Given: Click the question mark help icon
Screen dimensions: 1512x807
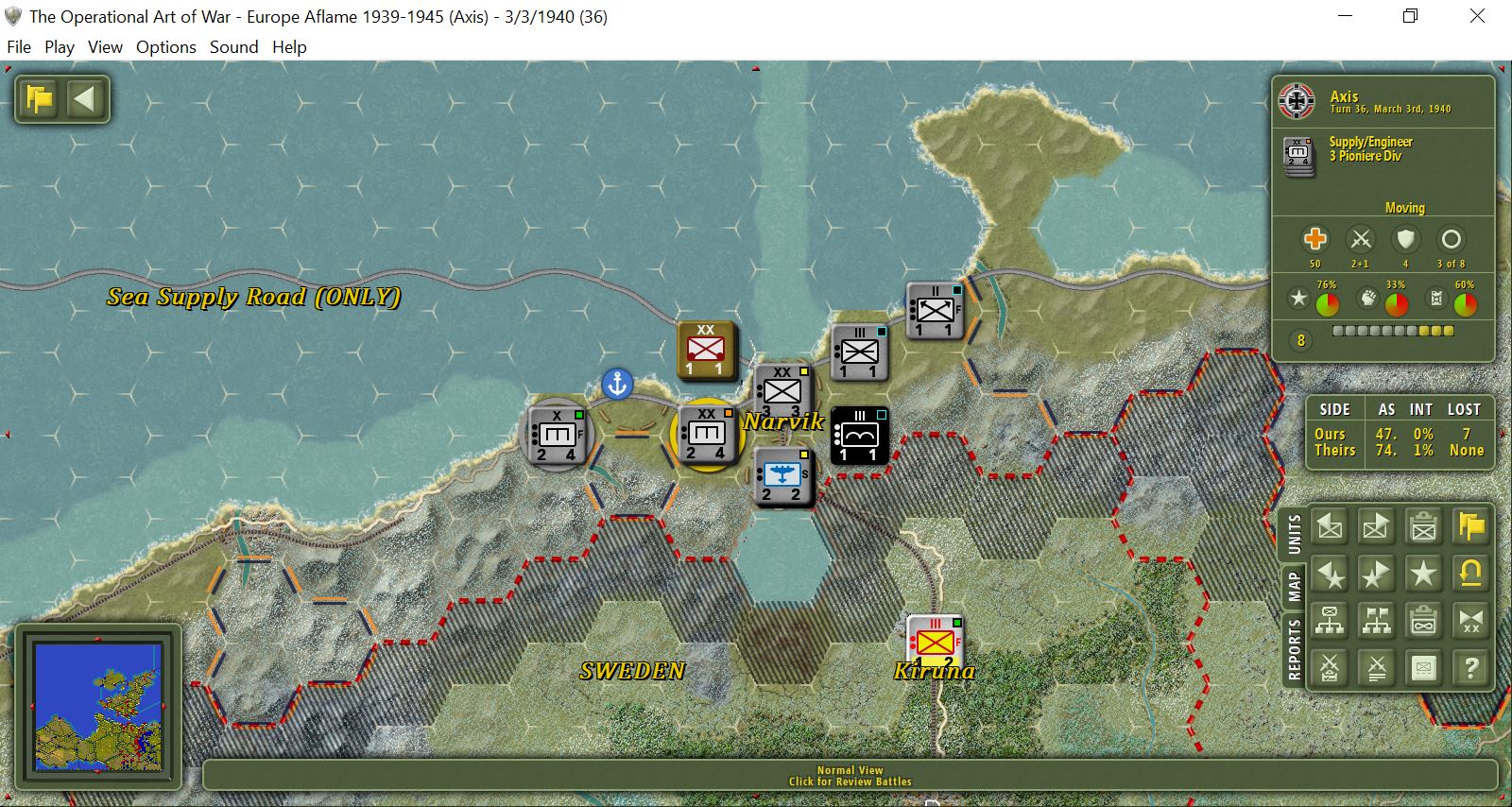Looking at the screenshot, I should tap(1470, 669).
